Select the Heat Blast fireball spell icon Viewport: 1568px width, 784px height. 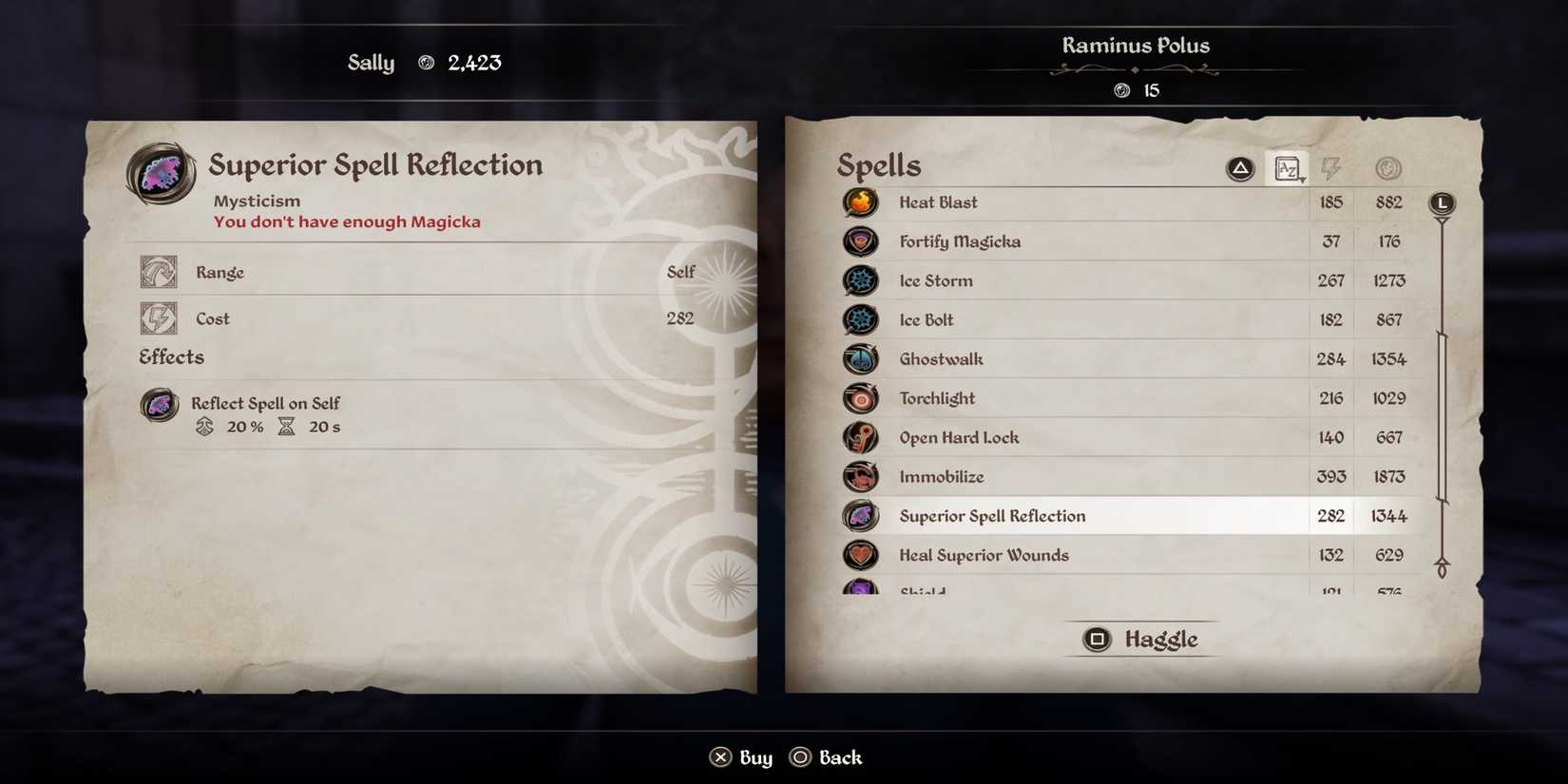click(x=860, y=202)
